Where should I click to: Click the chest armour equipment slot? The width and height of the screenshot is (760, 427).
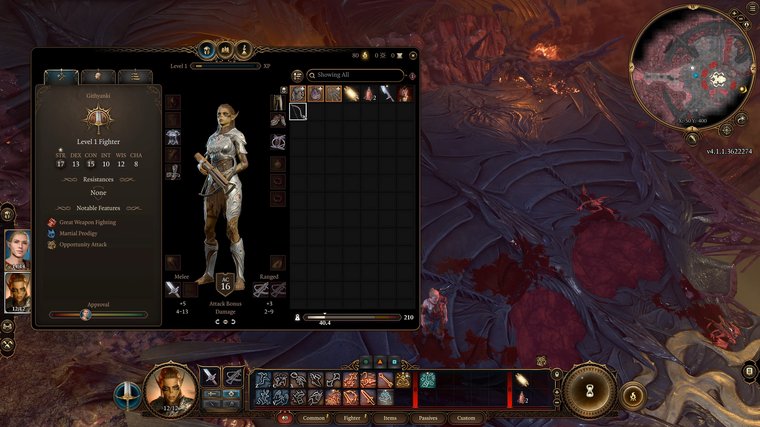point(173,137)
